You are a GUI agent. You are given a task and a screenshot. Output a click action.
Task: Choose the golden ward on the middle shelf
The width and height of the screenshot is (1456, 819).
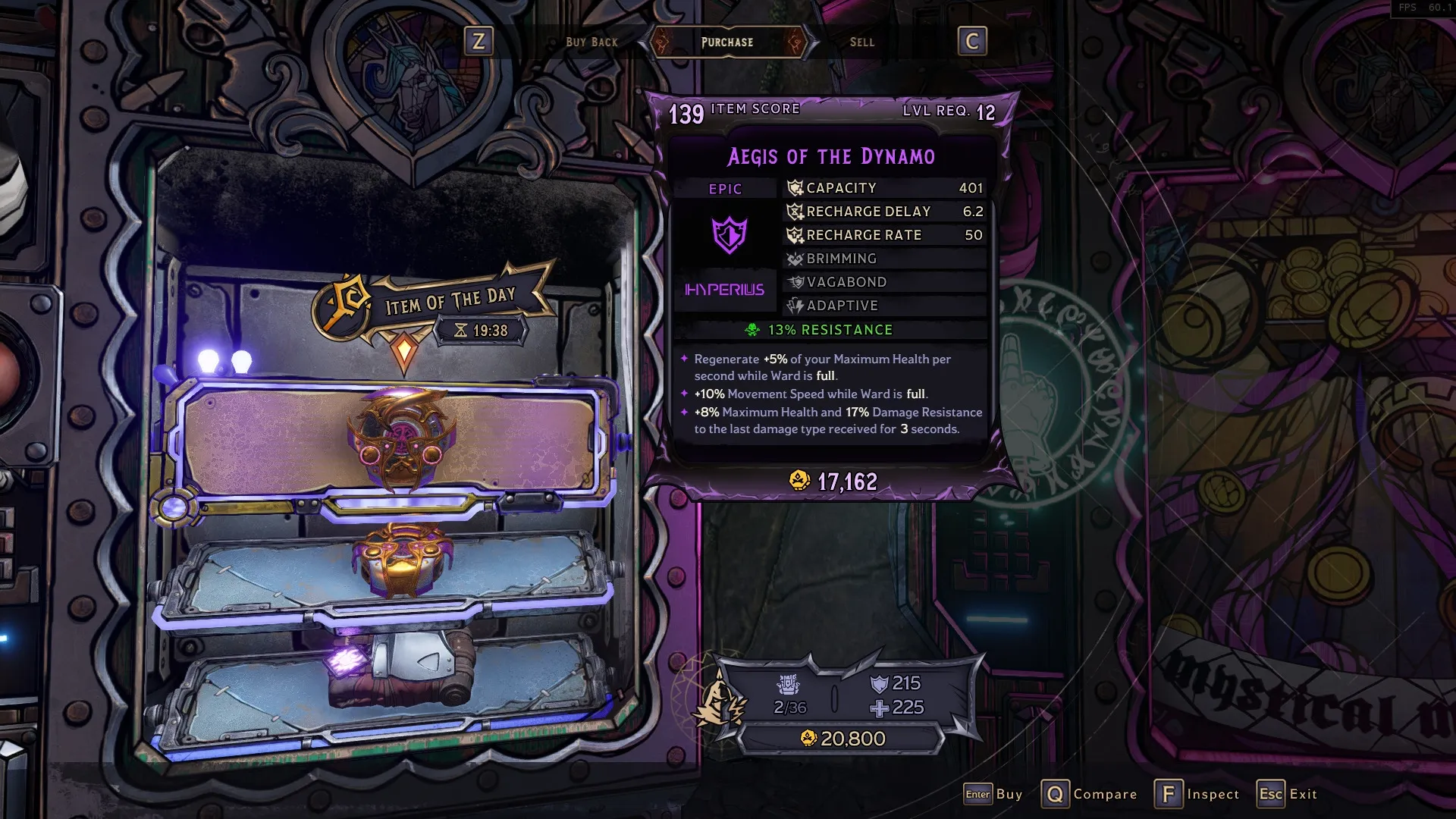coord(400,561)
